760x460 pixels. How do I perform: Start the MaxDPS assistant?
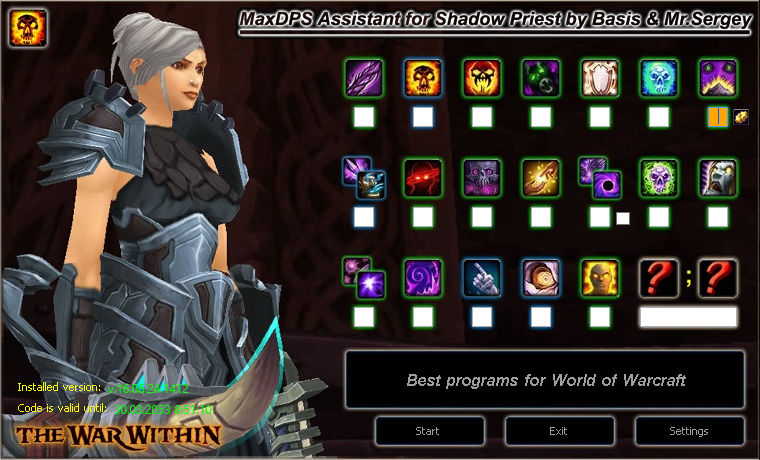tap(427, 431)
